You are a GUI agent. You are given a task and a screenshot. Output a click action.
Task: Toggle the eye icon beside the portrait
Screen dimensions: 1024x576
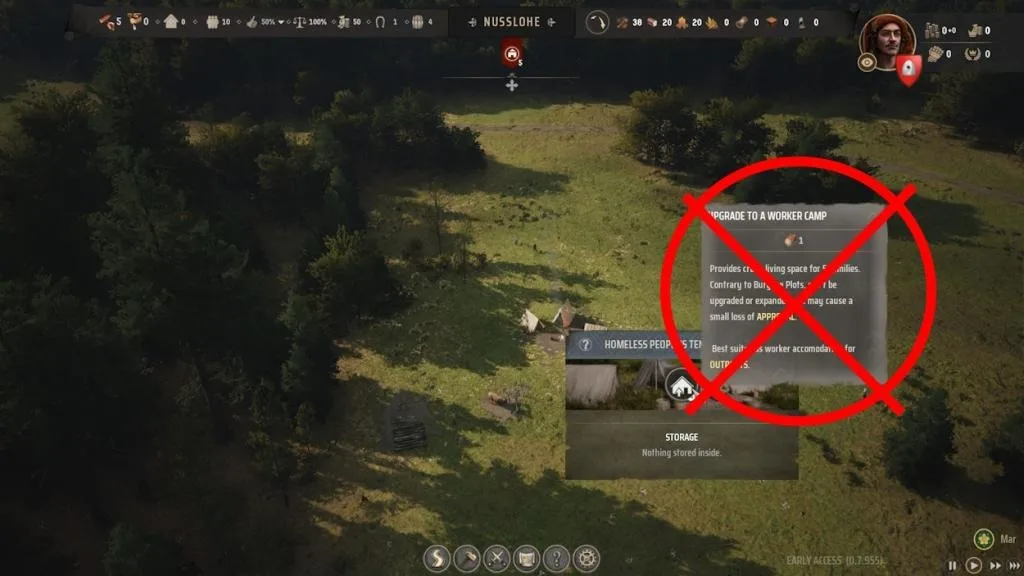(867, 62)
